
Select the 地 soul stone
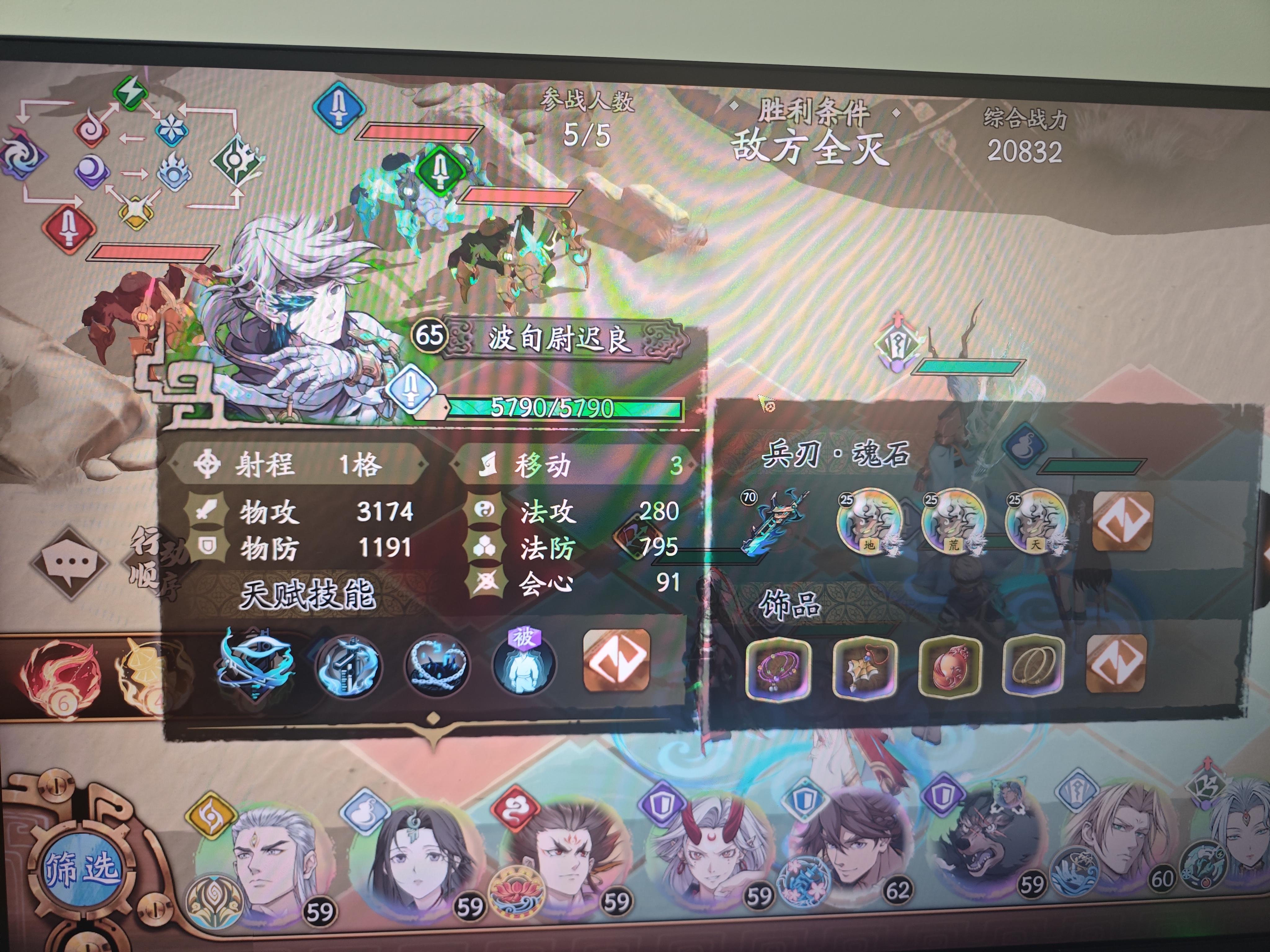(x=870, y=523)
